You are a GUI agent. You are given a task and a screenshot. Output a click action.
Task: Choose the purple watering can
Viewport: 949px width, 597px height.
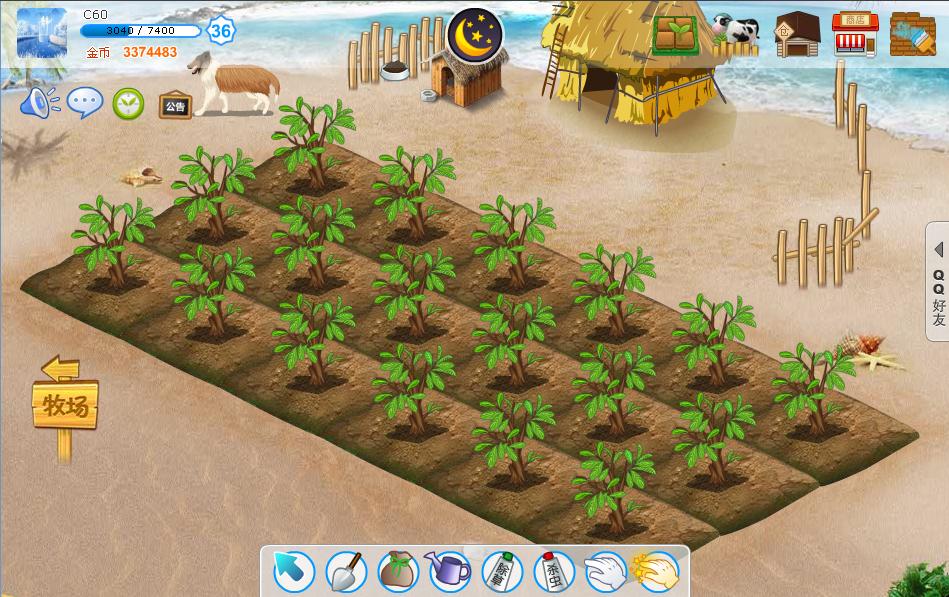(x=450, y=572)
